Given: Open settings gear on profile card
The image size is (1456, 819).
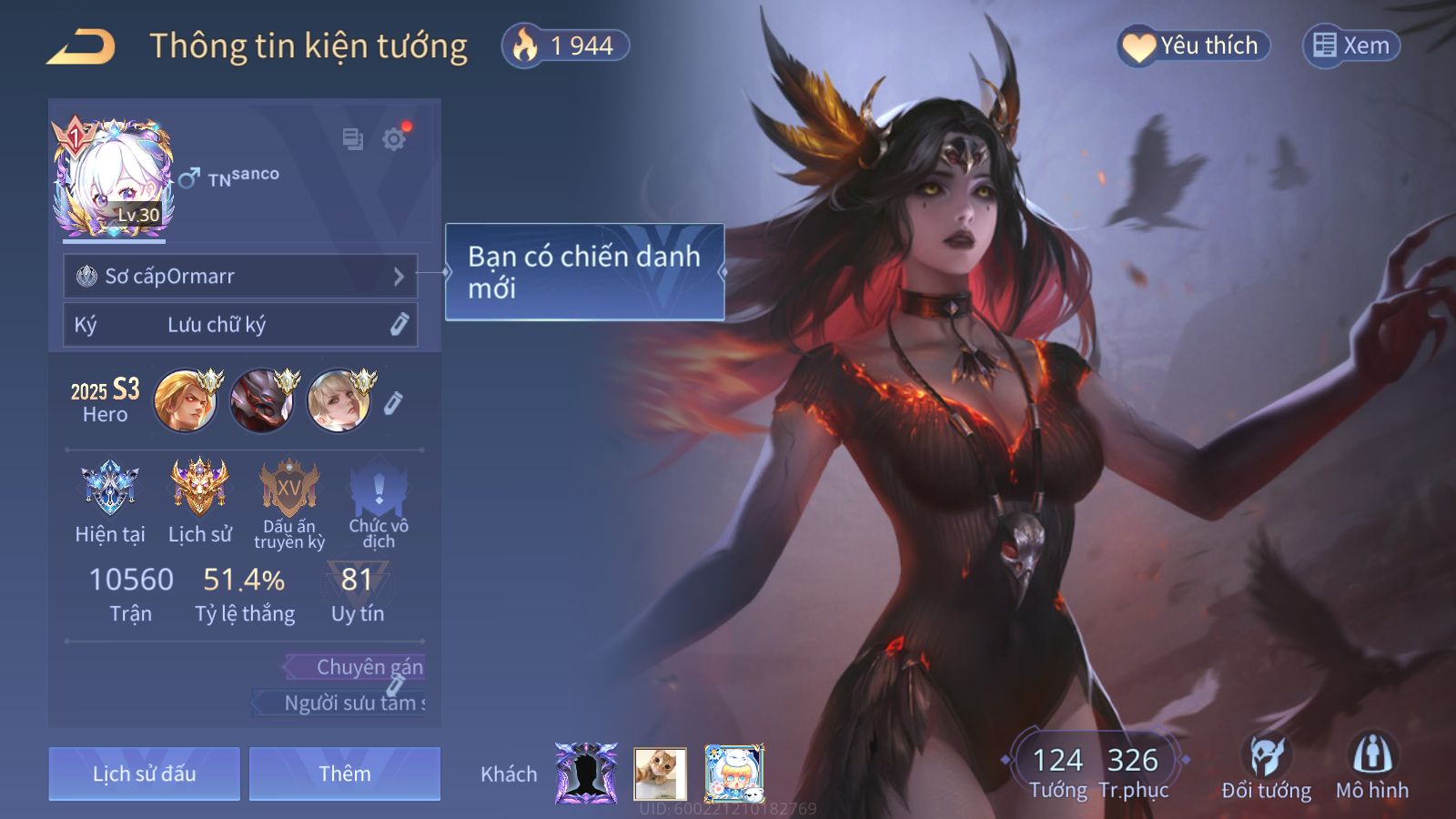Looking at the screenshot, I should point(394,139).
